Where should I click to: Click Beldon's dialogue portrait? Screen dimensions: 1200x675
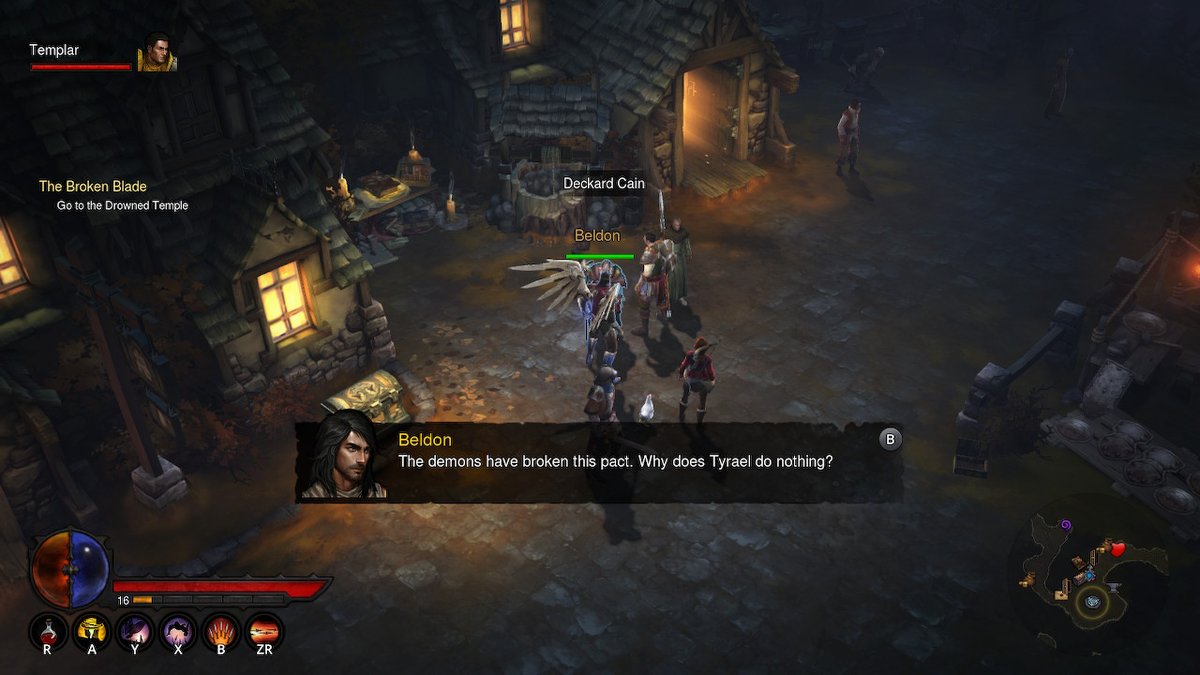pyautogui.click(x=344, y=455)
